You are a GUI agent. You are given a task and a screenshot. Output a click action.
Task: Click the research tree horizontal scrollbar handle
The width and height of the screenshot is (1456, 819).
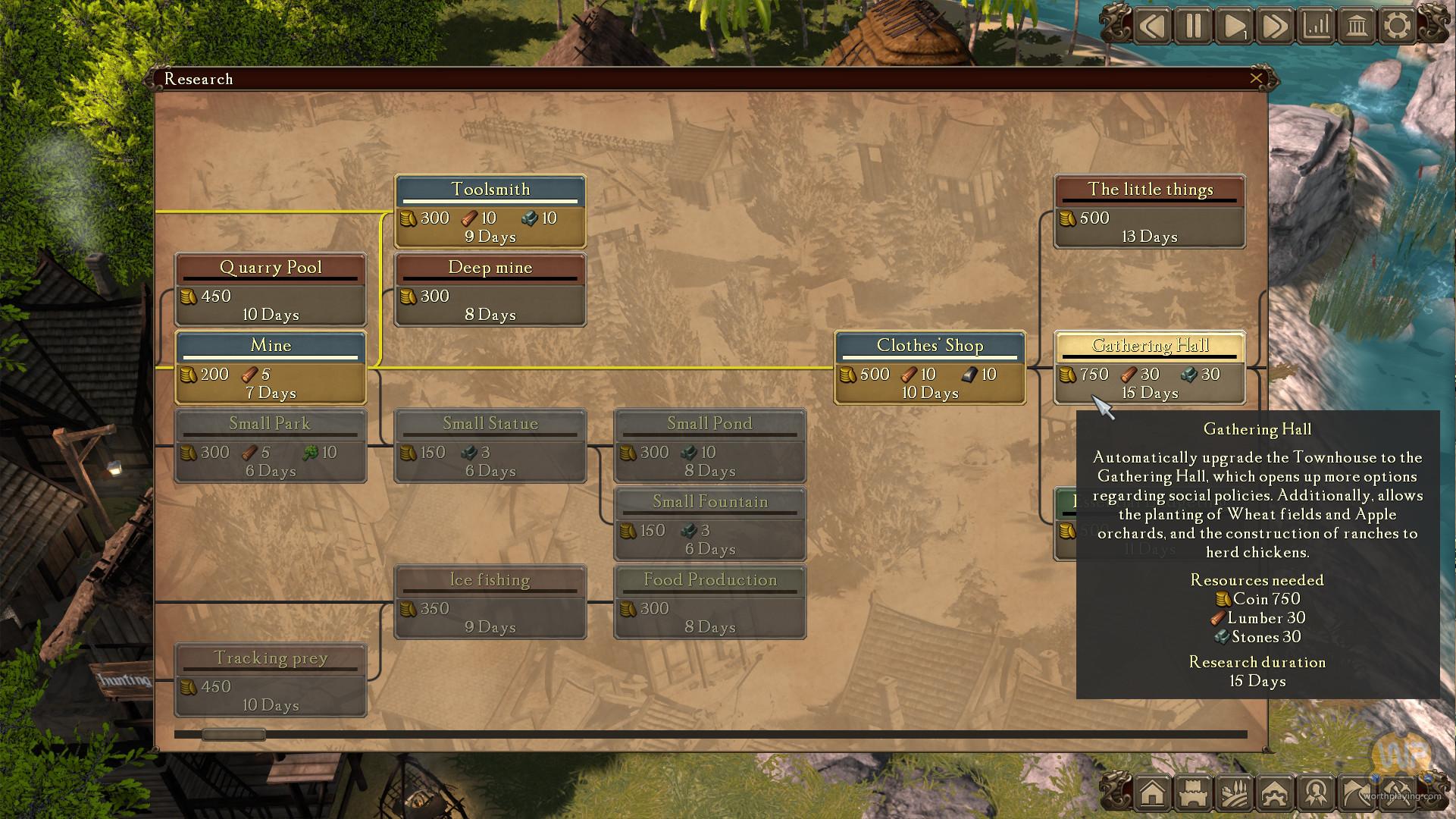click(233, 734)
